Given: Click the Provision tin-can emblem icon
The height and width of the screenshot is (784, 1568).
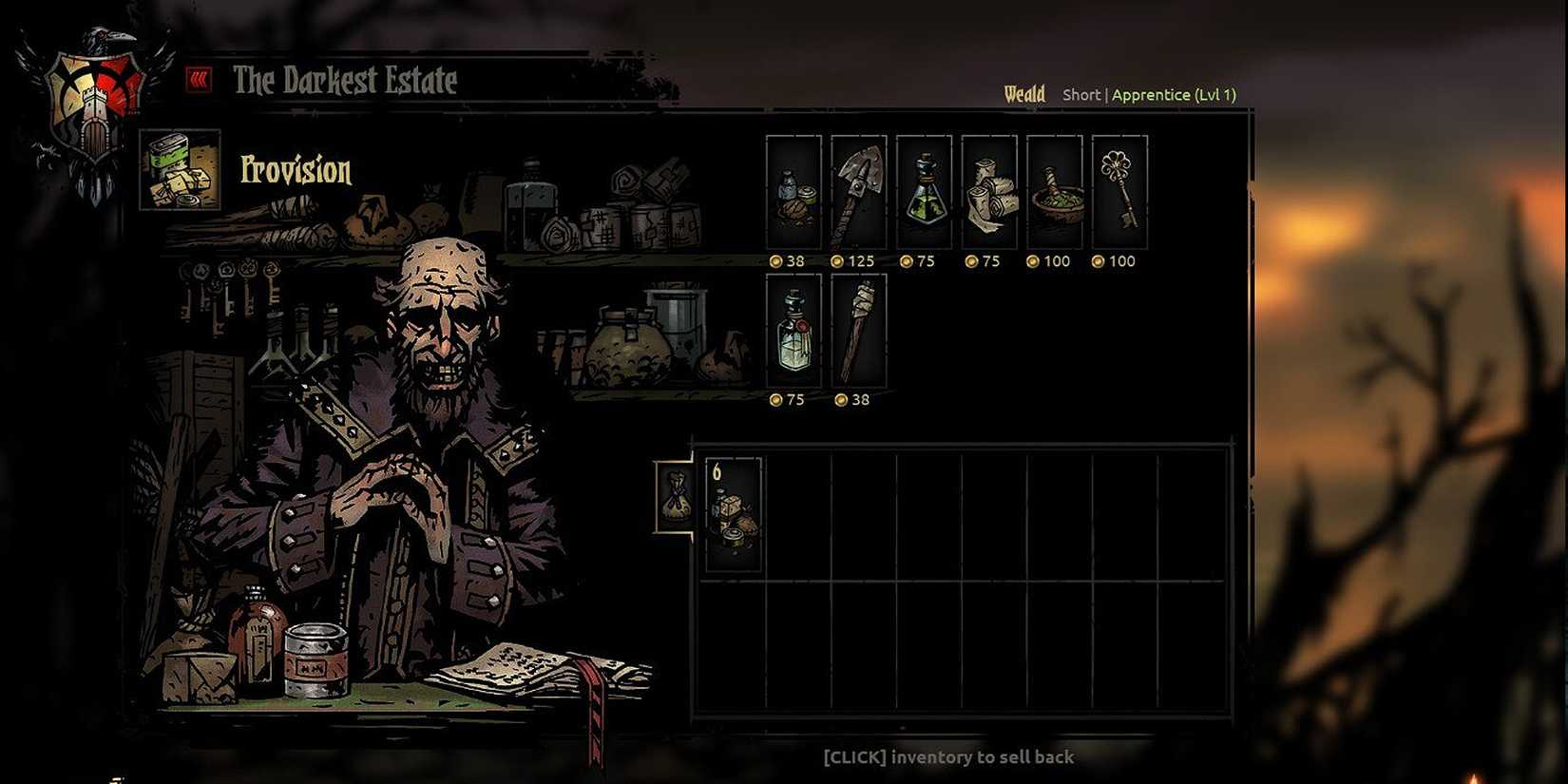Looking at the screenshot, I should tap(179, 171).
